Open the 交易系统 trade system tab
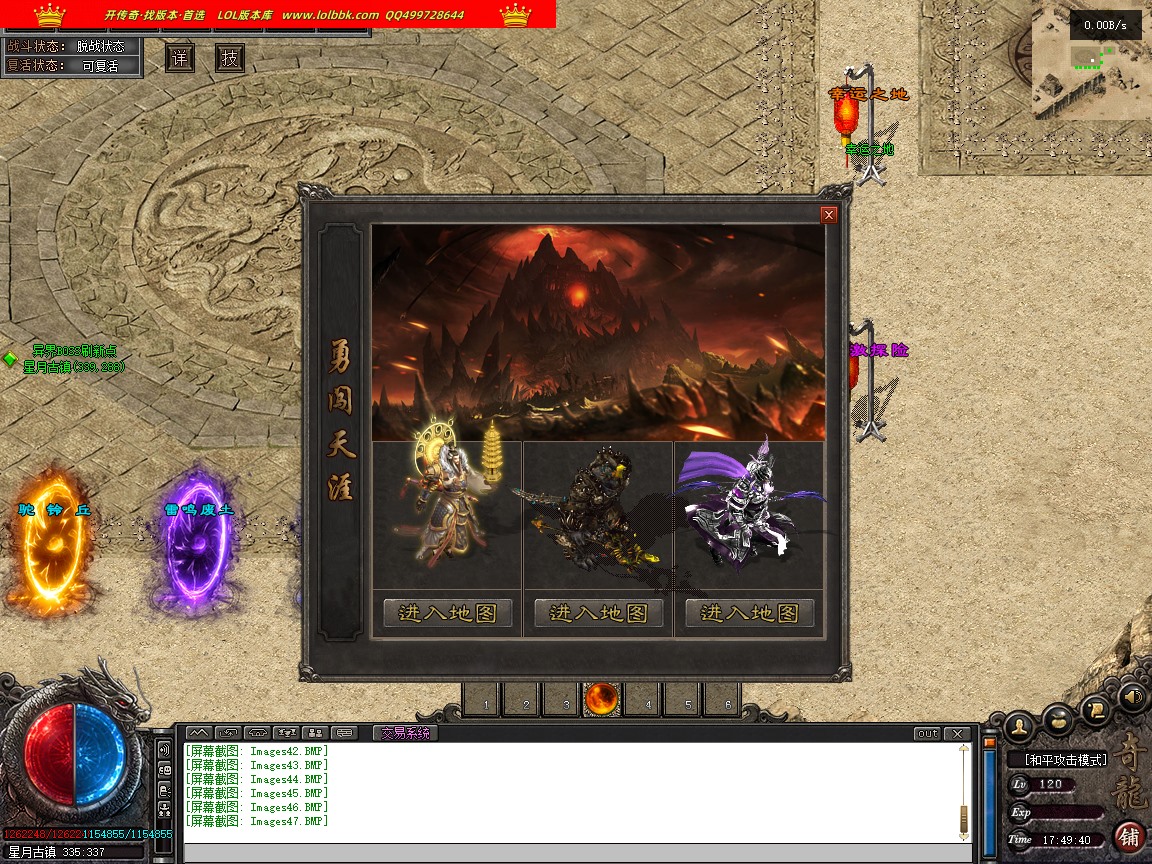The height and width of the screenshot is (864, 1152). tap(405, 733)
